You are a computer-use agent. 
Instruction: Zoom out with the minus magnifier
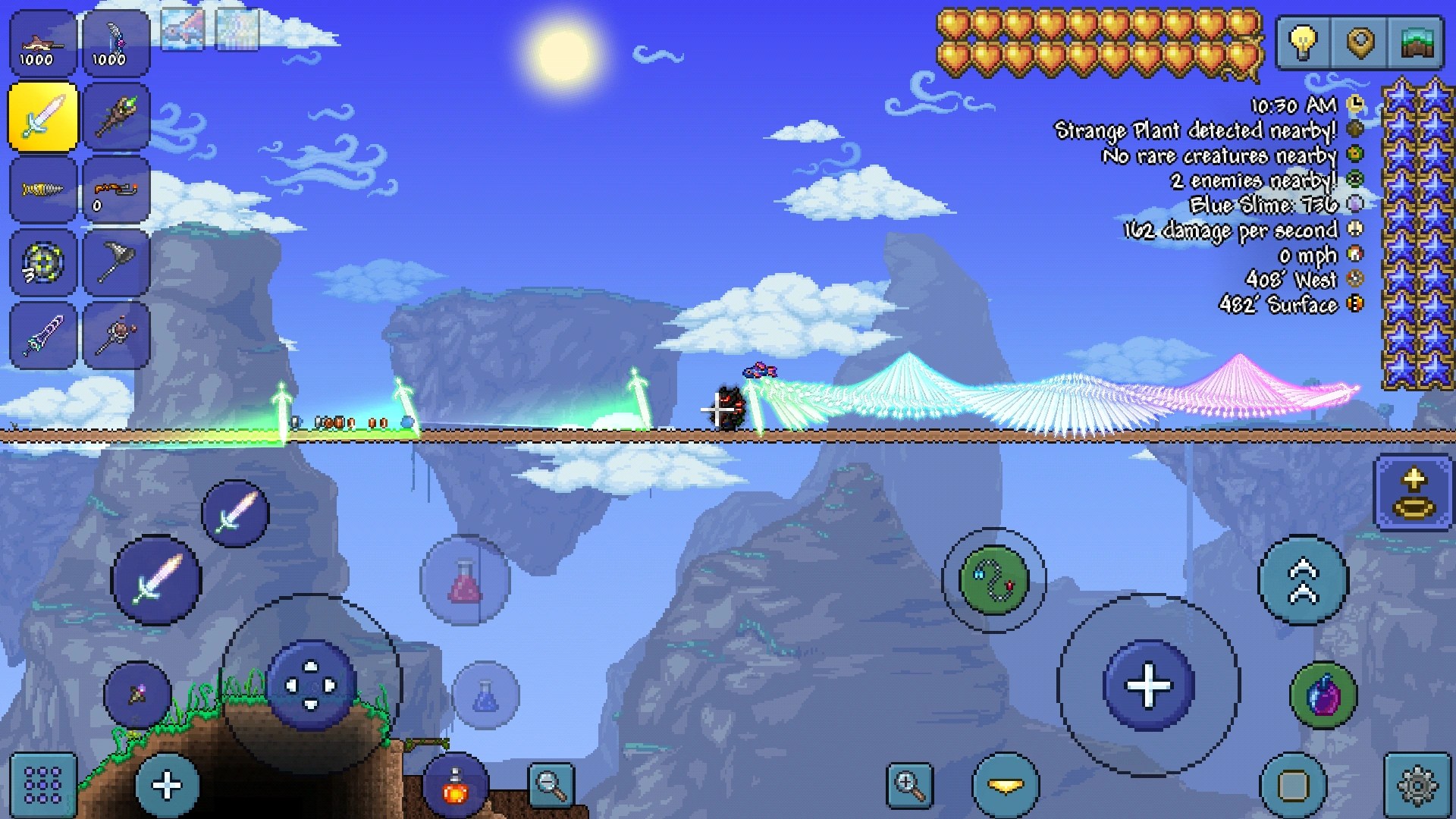[551, 786]
